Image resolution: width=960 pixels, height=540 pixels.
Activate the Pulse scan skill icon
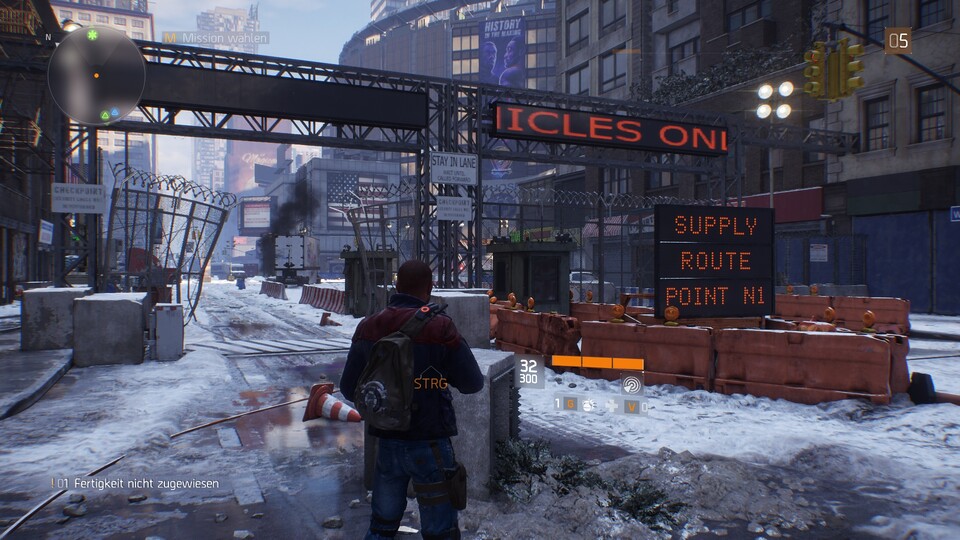coord(632,384)
